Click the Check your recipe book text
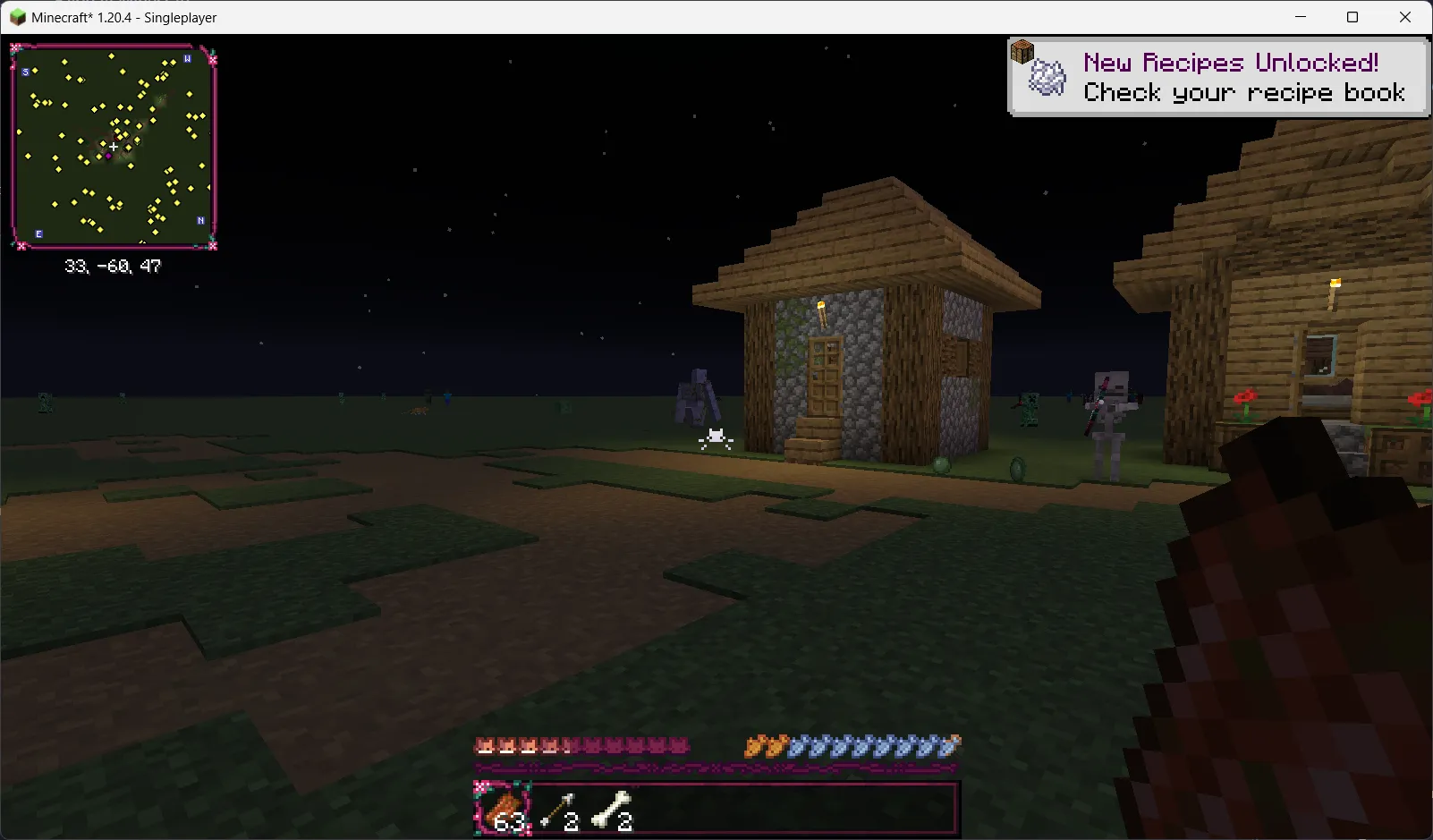Viewport: 1433px width, 840px height. click(x=1242, y=92)
